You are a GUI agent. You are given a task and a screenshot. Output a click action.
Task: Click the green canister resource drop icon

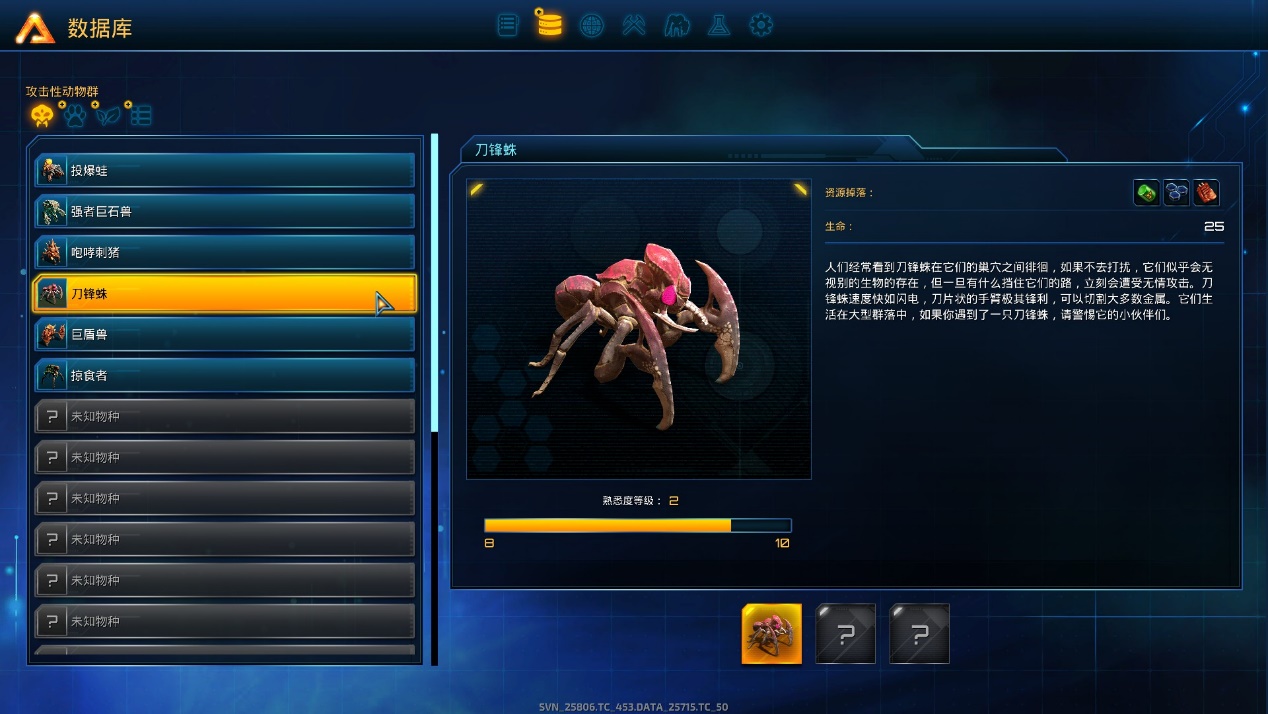(x=1147, y=193)
